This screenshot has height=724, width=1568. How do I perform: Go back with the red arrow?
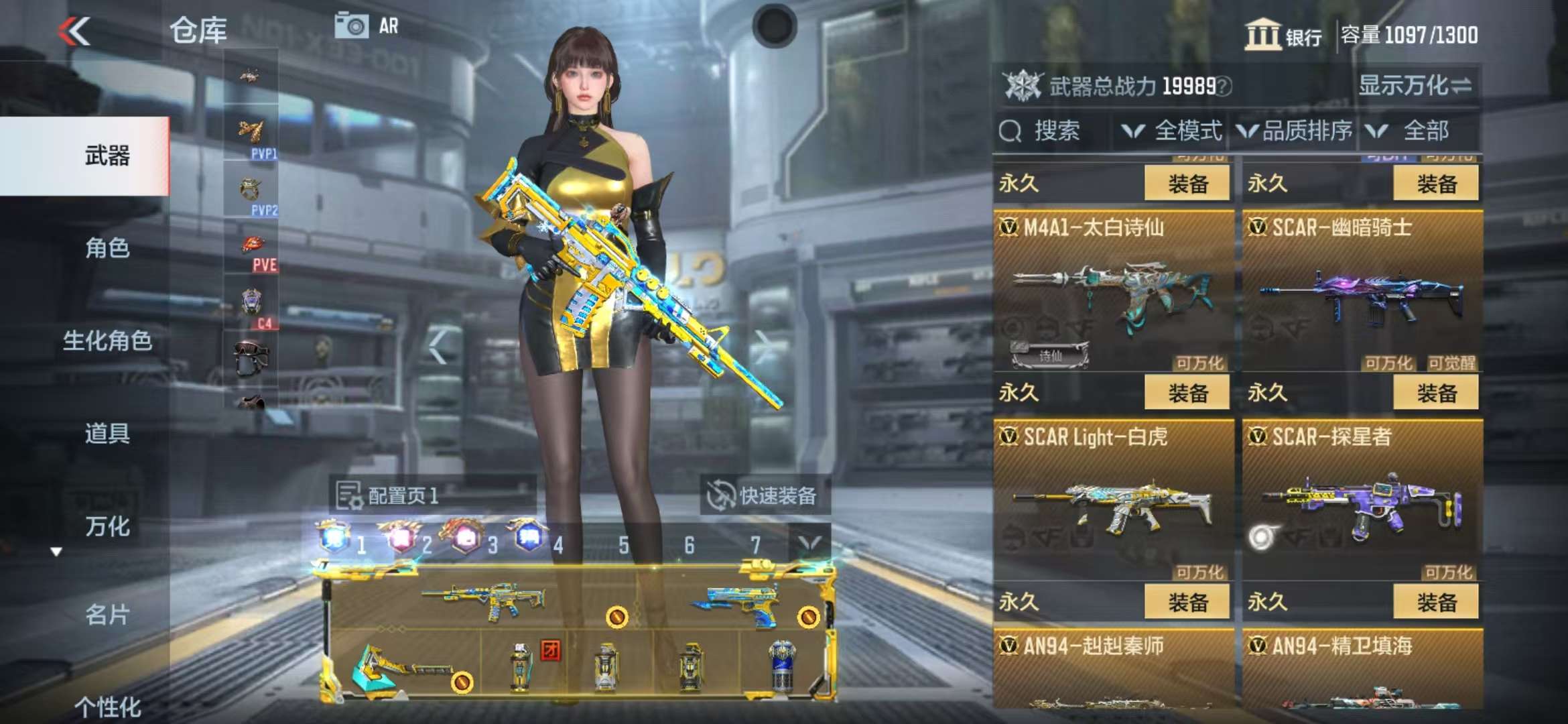tap(74, 31)
